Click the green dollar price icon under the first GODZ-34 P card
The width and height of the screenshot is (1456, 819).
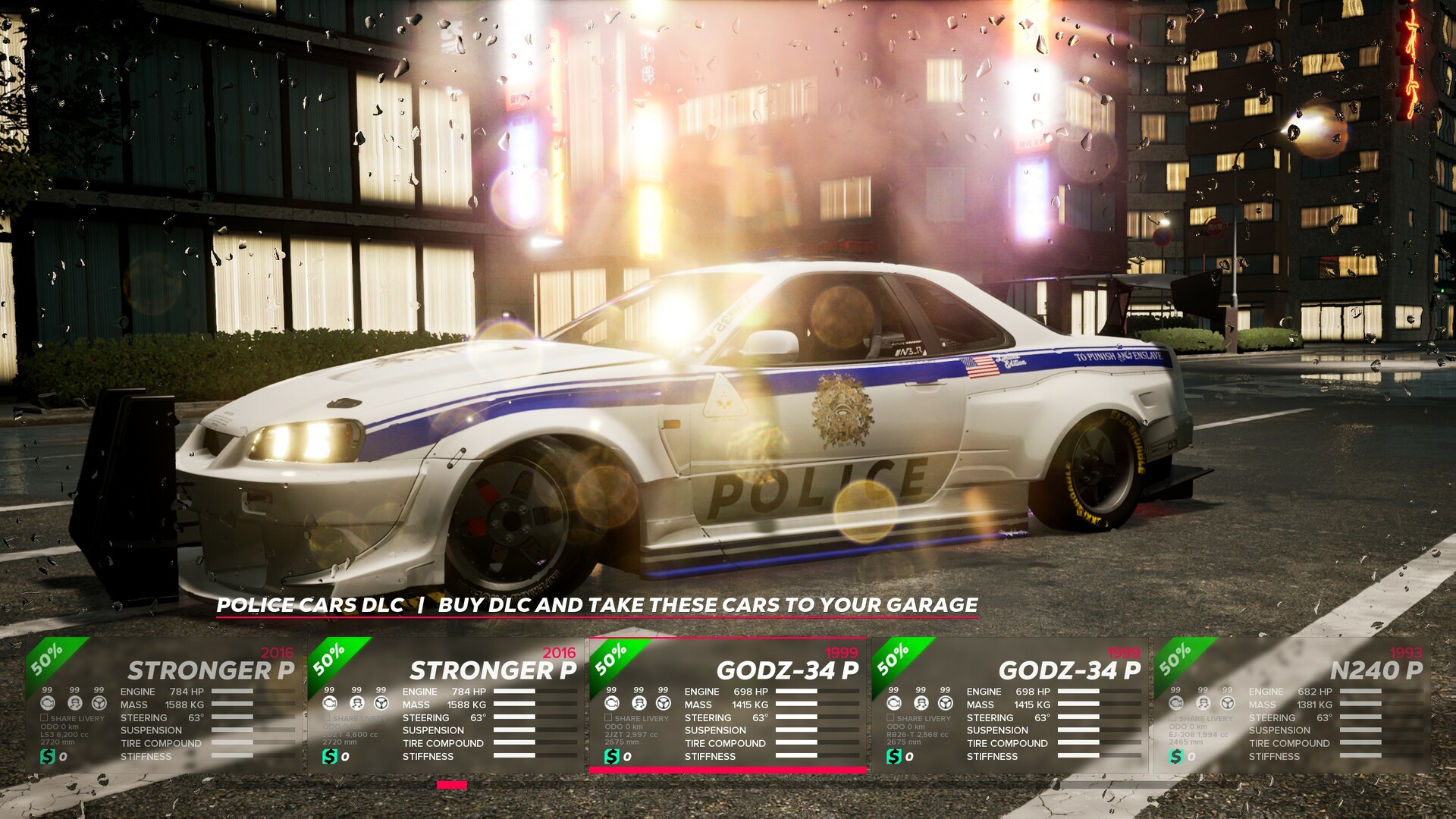(x=613, y=756)
